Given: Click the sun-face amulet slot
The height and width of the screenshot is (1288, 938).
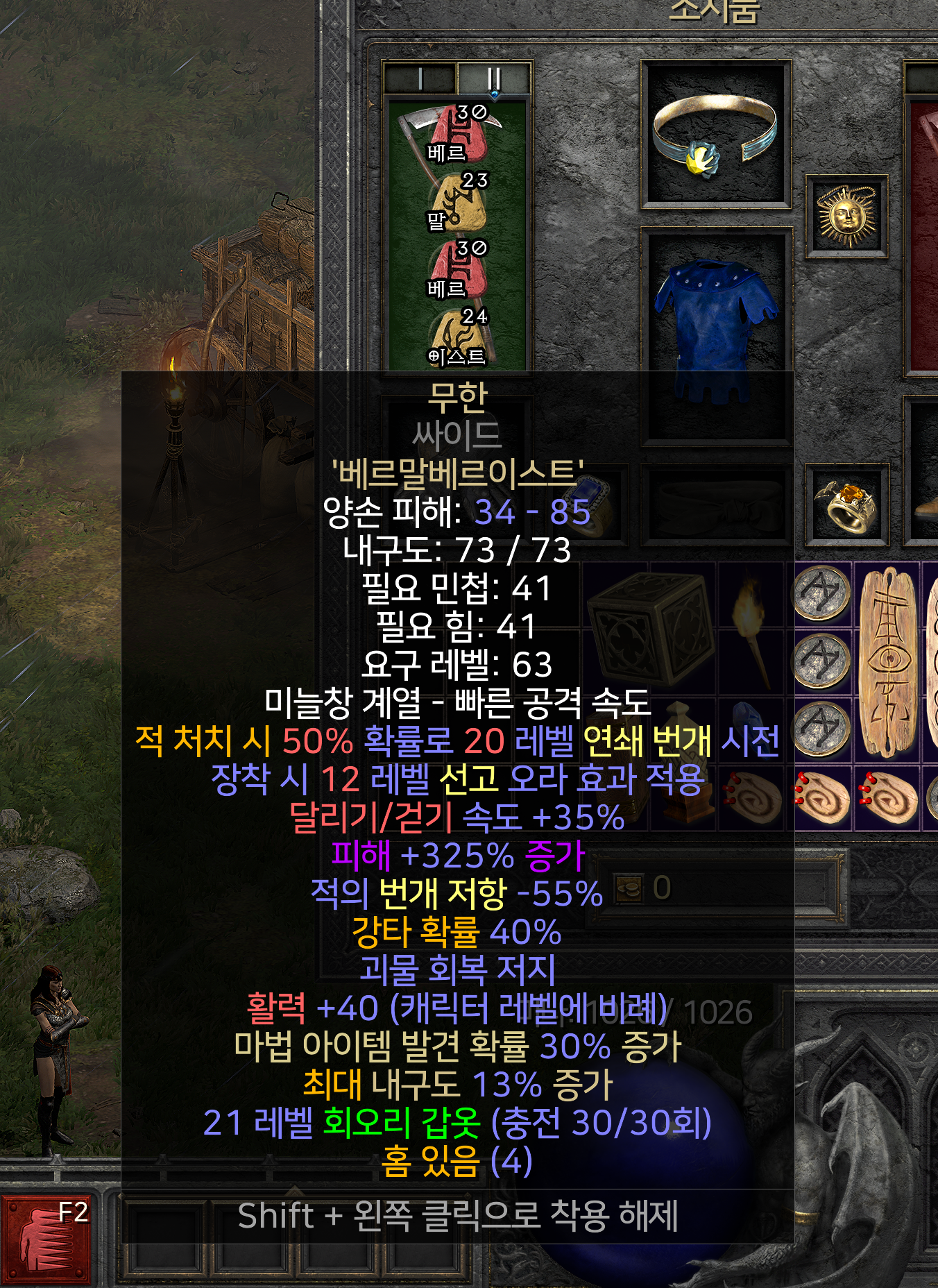Looking at the screenshot, I should click(x=846, y=217).
